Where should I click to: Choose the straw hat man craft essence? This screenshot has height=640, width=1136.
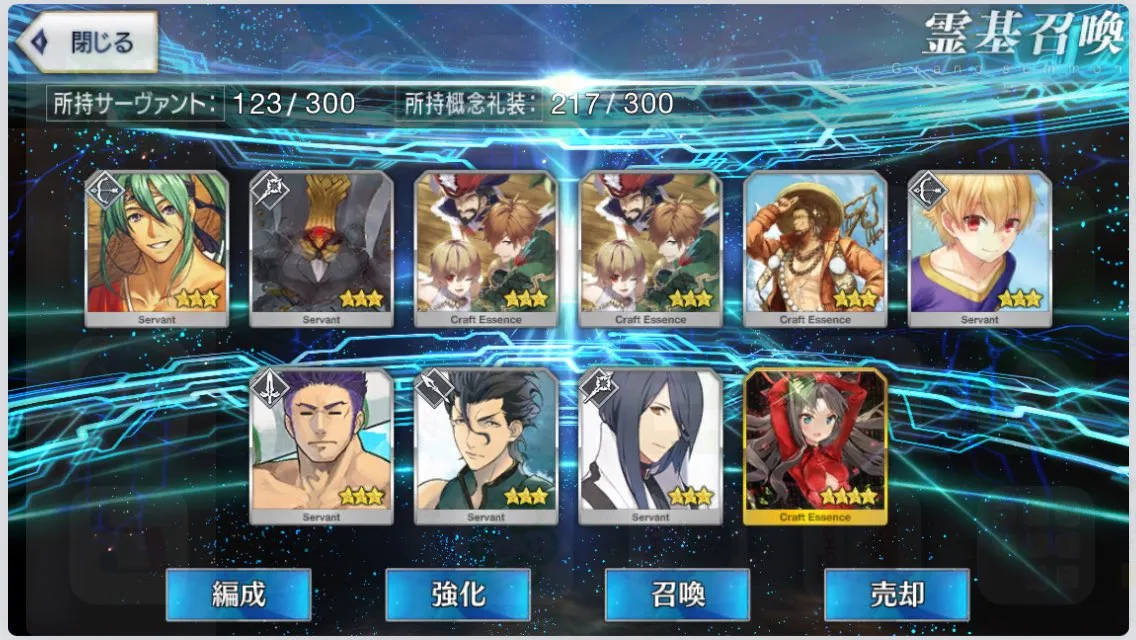[814, 248]
